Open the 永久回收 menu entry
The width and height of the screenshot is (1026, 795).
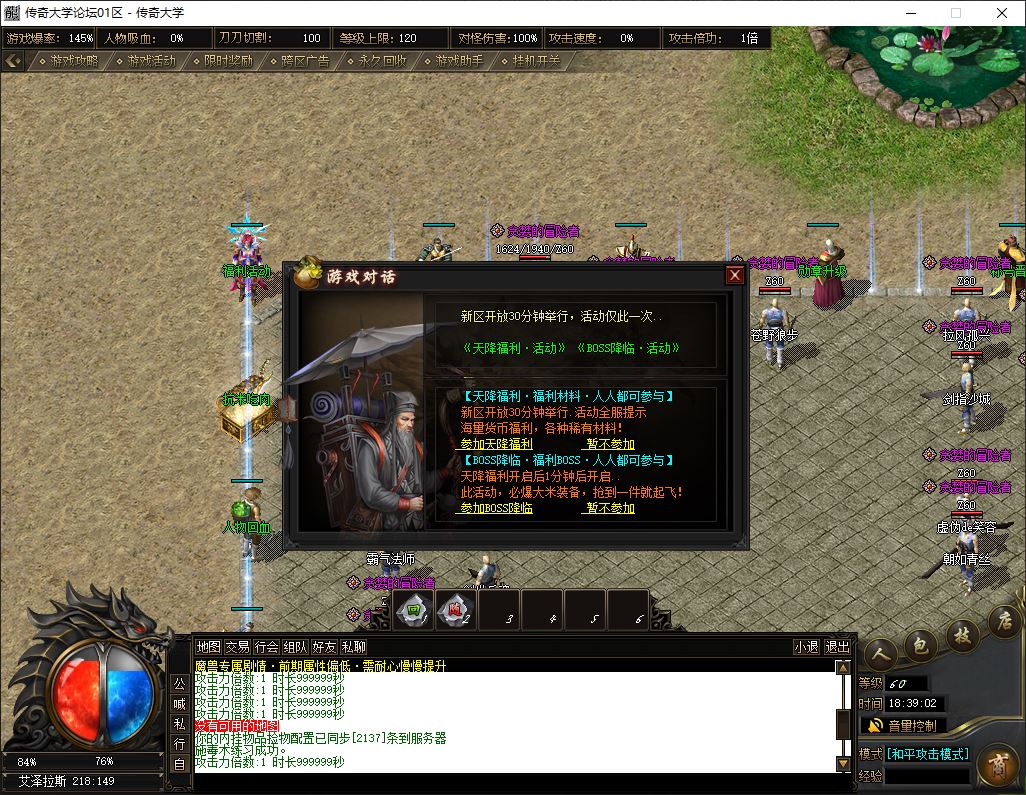379,61
